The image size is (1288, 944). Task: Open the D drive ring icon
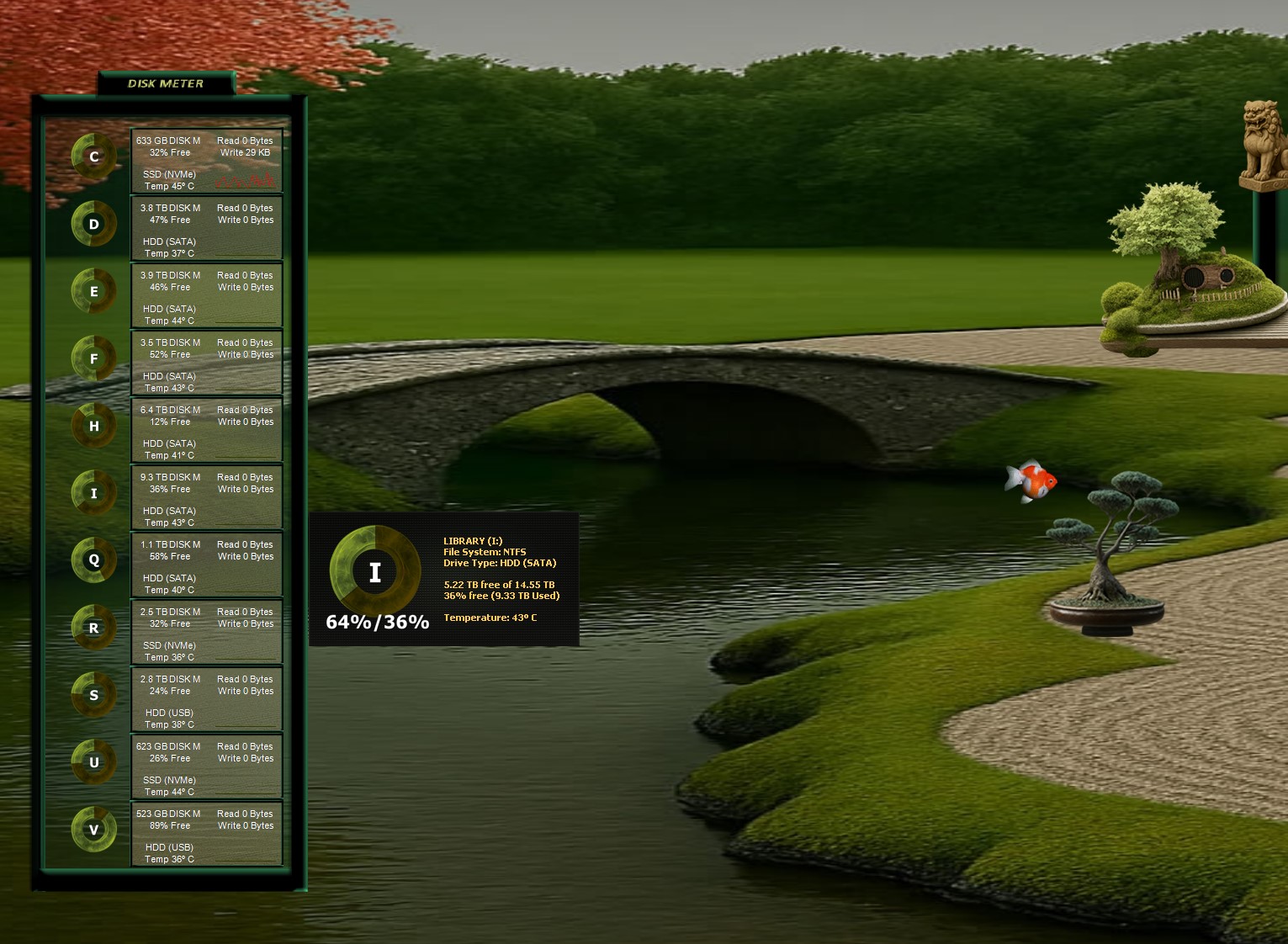pyautogui.click(x=93, y=224)
